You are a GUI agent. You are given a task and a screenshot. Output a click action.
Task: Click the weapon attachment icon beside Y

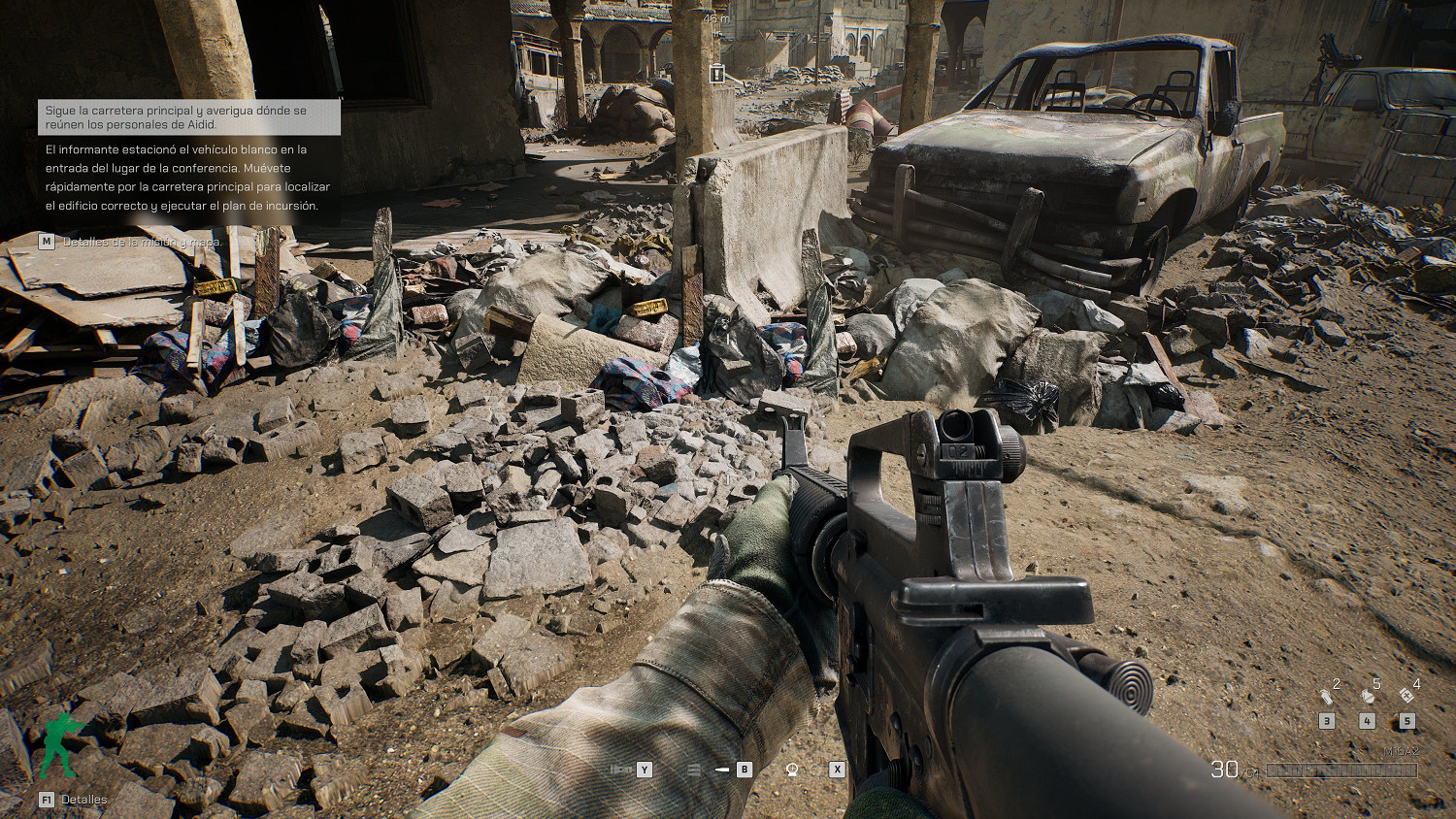tap(621, 770)
